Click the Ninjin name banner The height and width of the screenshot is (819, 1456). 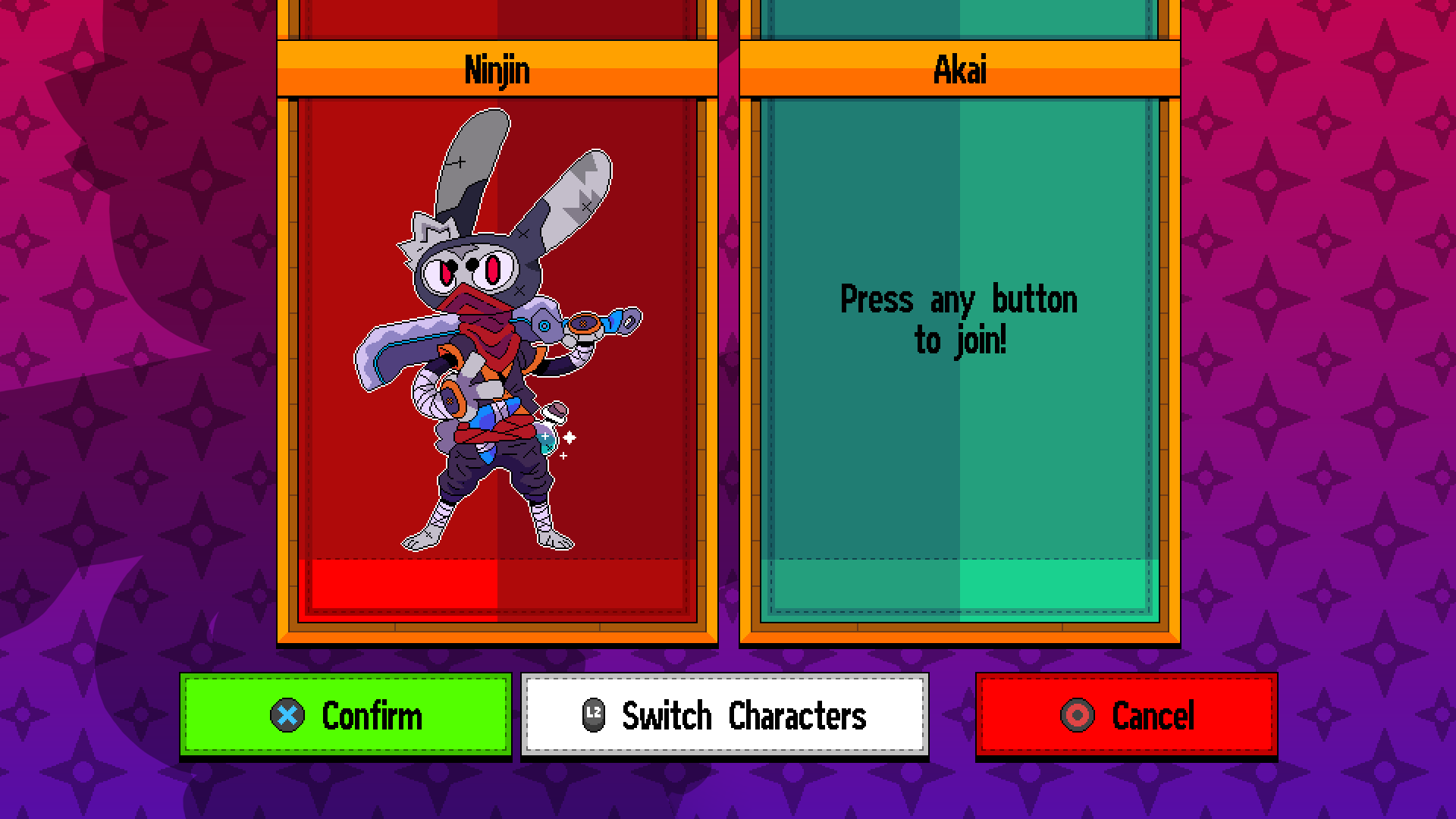point(497,71)
